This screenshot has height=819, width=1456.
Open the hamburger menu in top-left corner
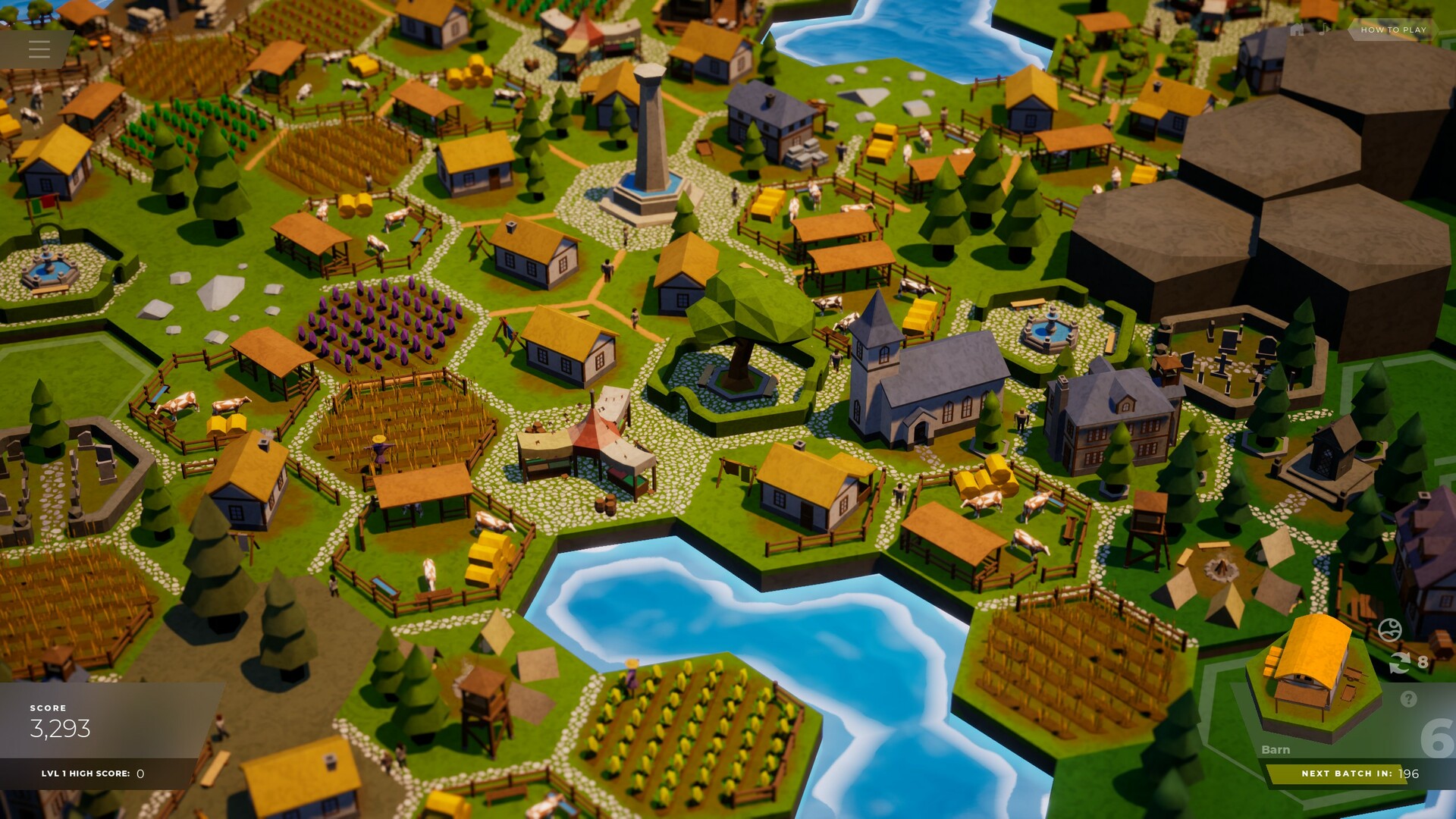(39, 50)
